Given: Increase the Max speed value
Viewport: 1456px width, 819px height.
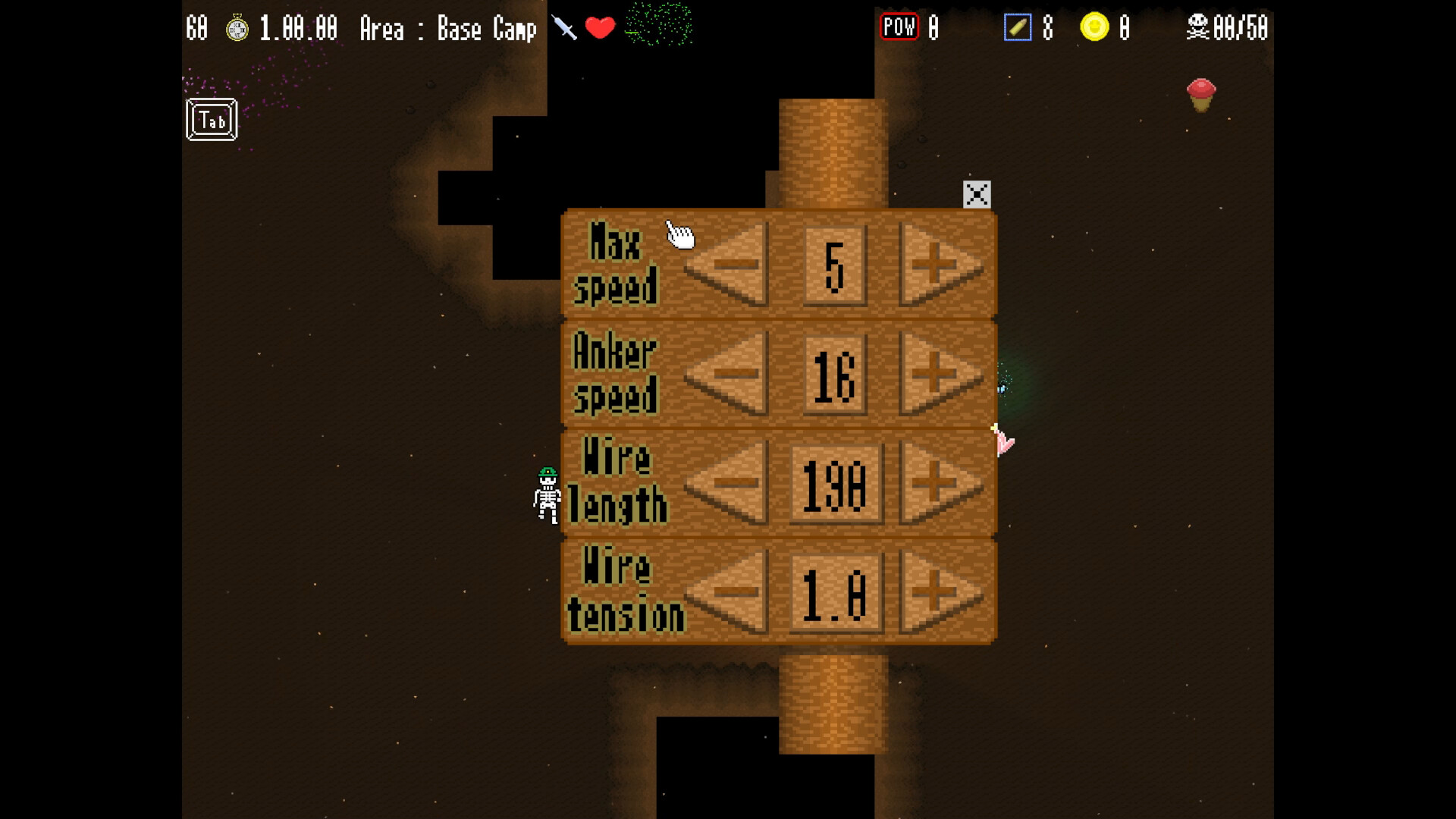Looking at the screenshot, I should point(934,265).
